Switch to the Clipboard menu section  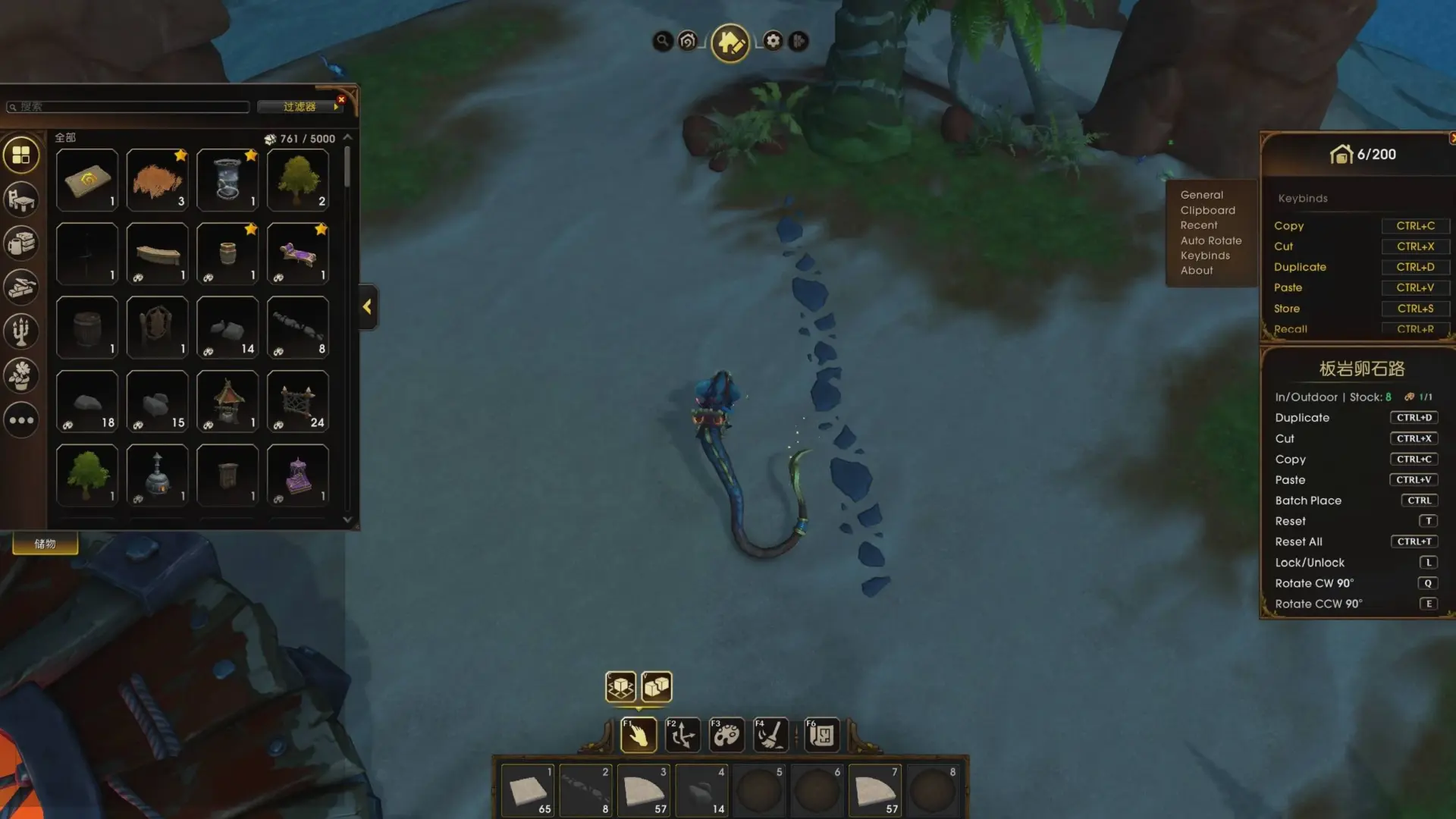click(1207, 210)
